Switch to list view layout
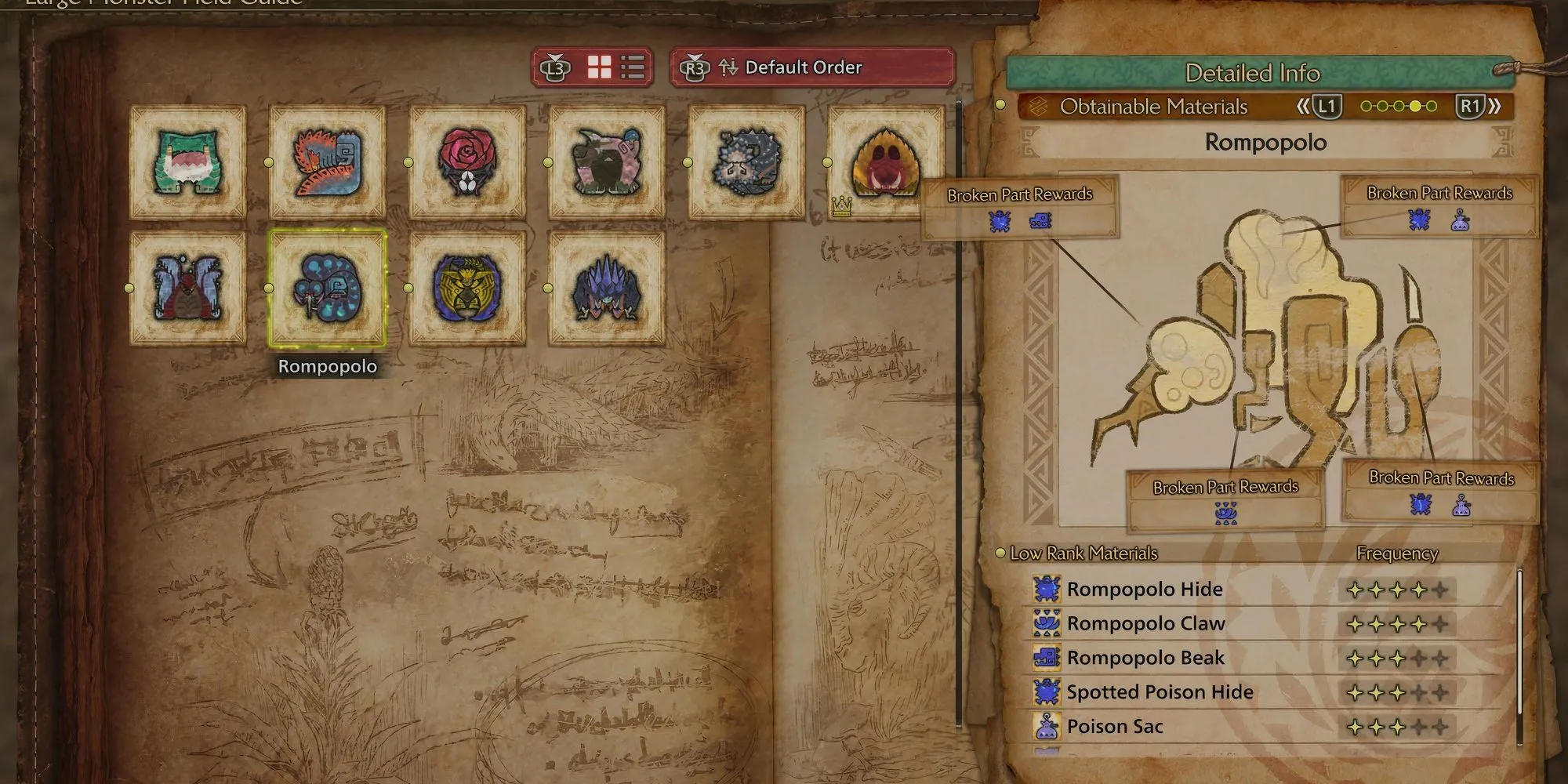Image resolution: width=1568 pixels, height=784 pixels. (x=633, y=67)
